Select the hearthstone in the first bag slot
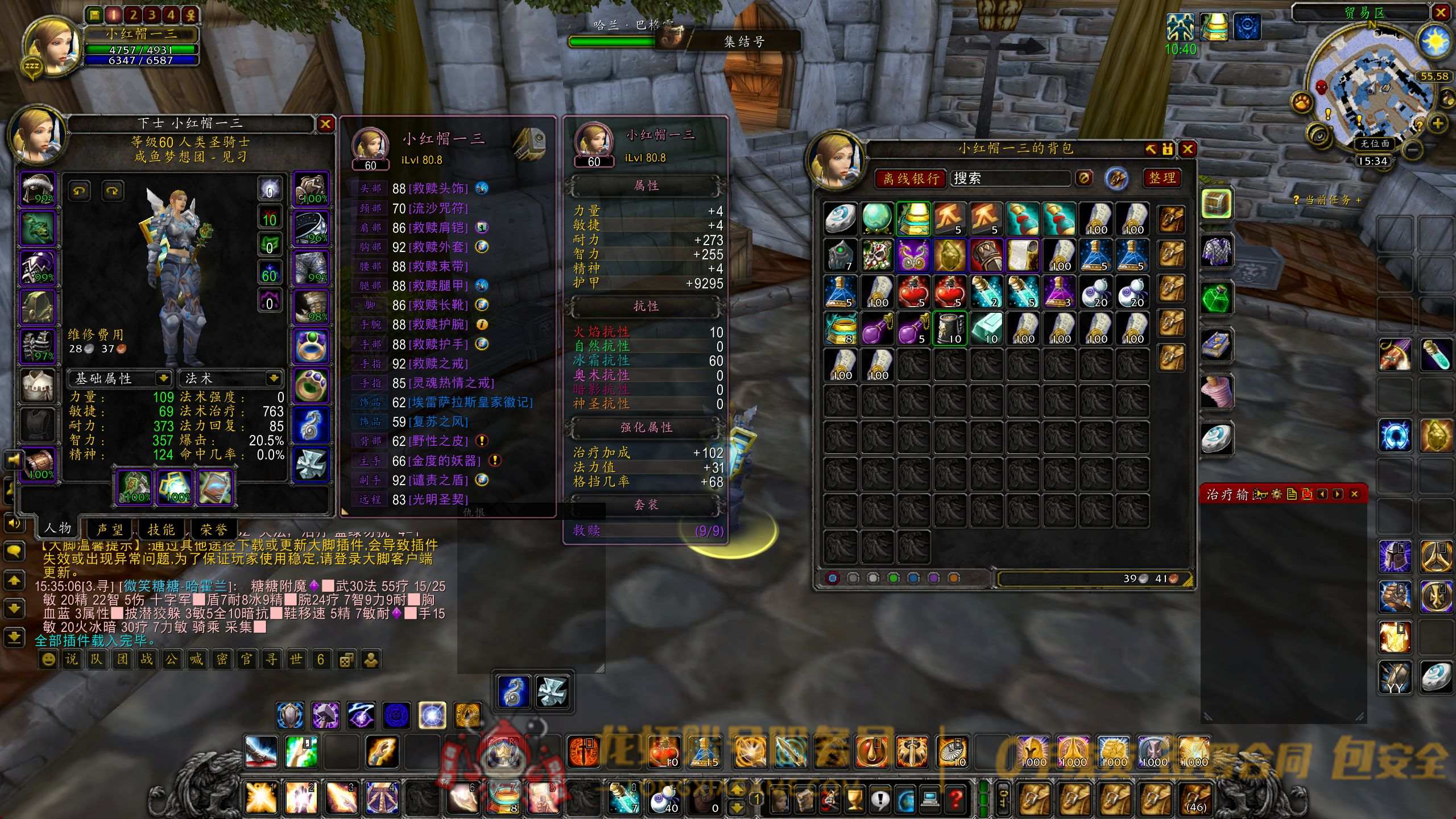Viewport: 1456px width, 819px height. 841,219
